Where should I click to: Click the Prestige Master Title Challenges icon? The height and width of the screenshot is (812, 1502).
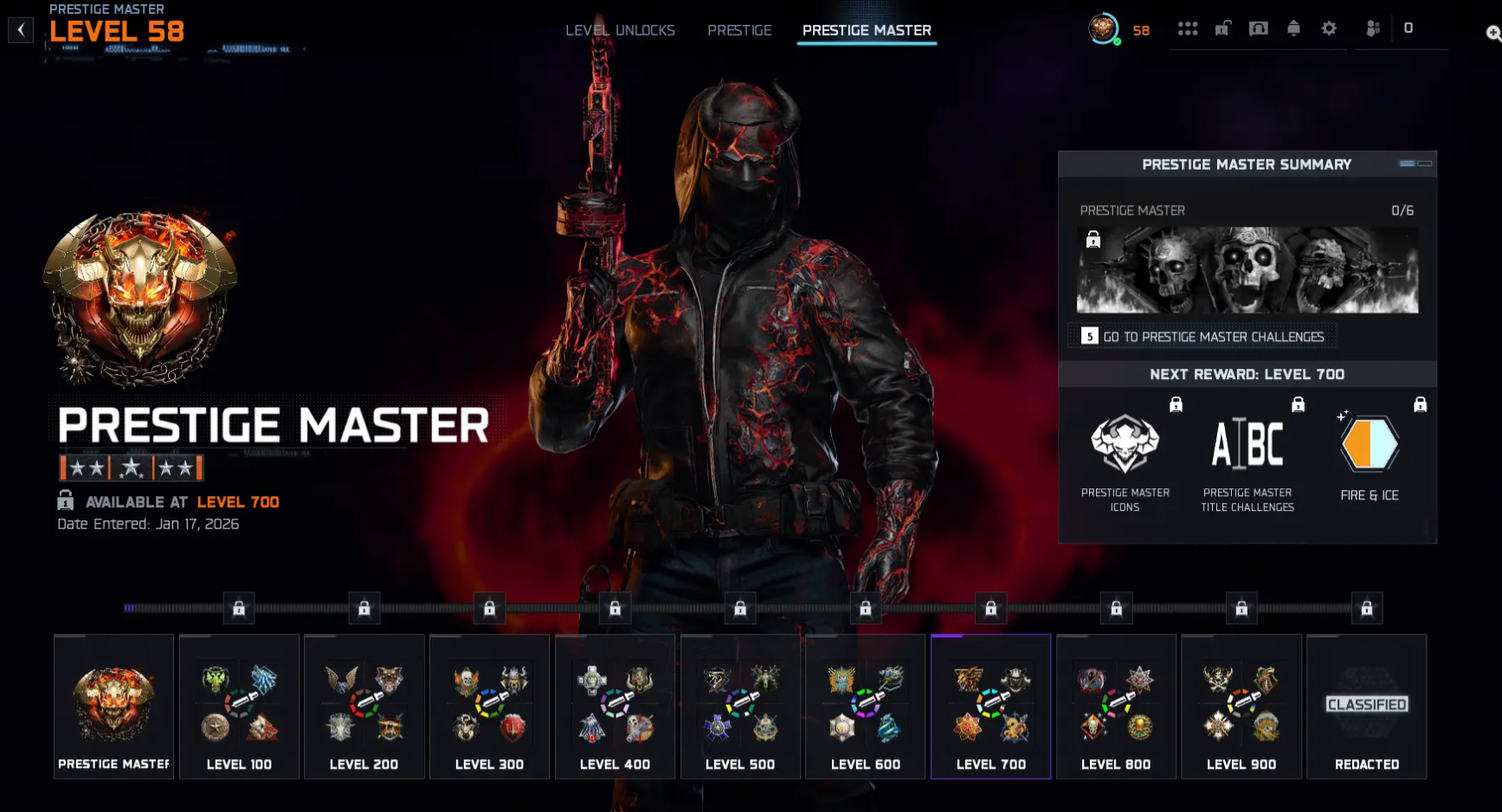point(1247,443)
